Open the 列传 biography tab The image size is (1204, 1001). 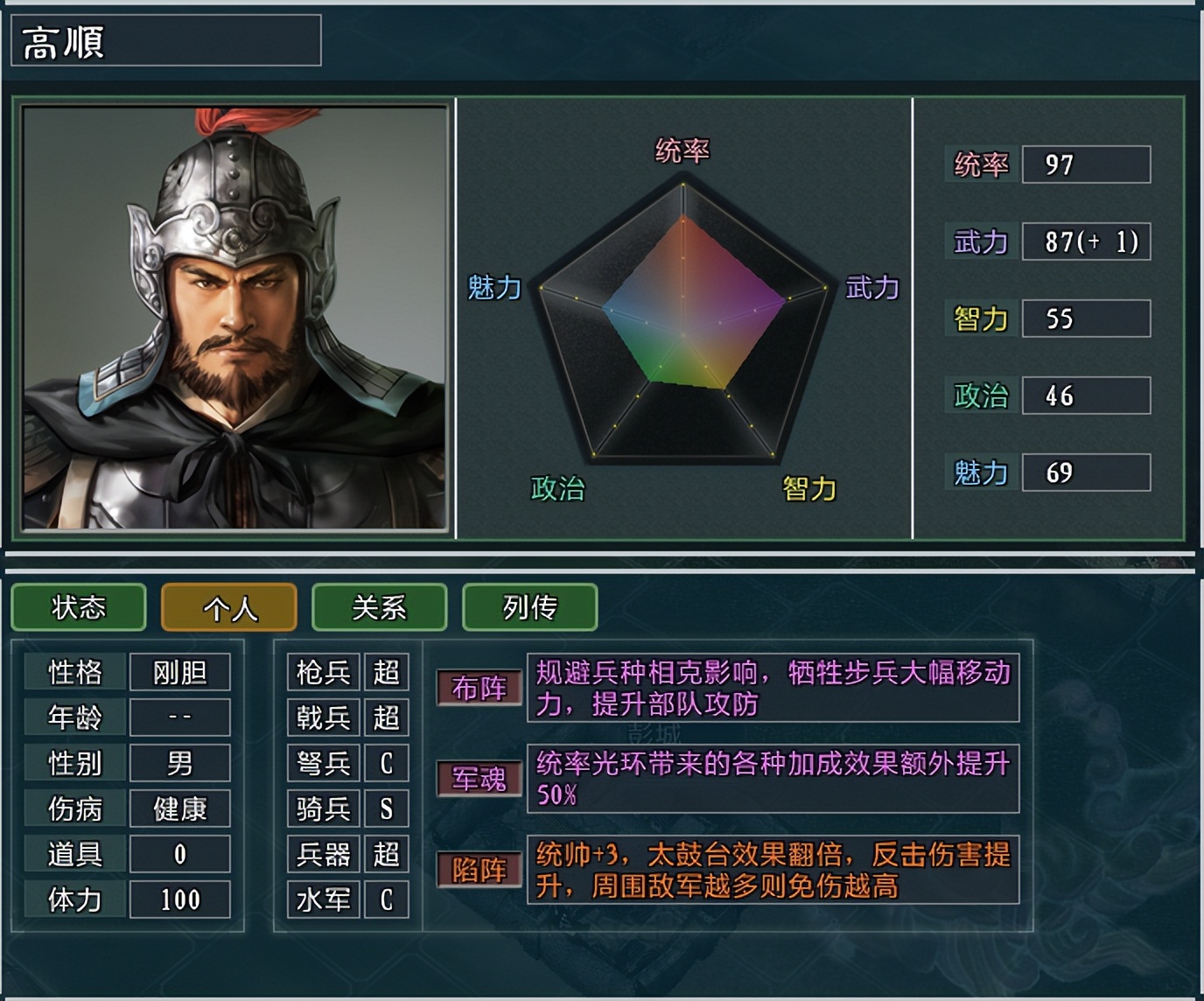[x=530, y=608]
